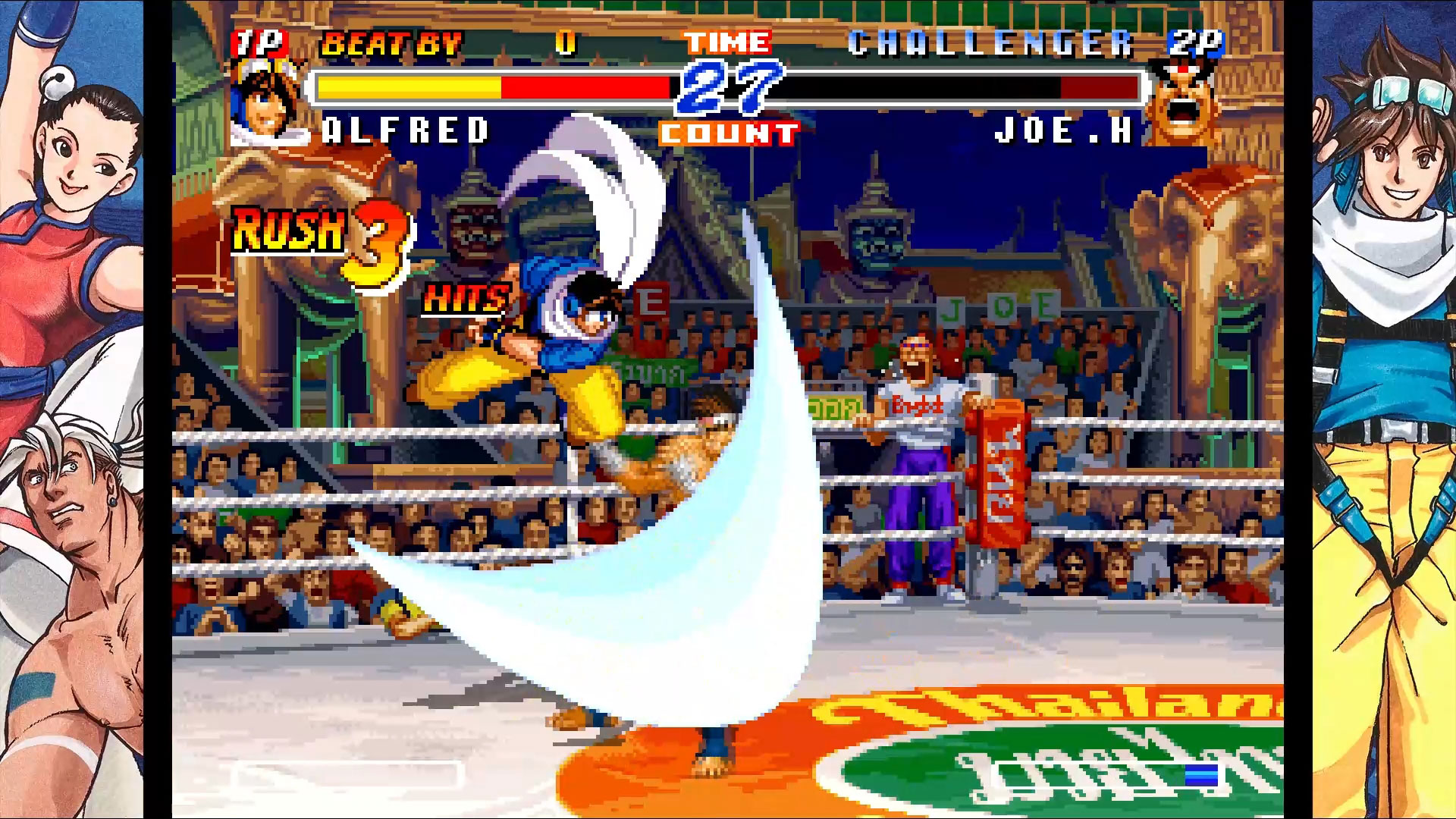Screen dimensions: 1456x819
Task: Select the JOE.H name label
Action: click(x=1062, y=130)
